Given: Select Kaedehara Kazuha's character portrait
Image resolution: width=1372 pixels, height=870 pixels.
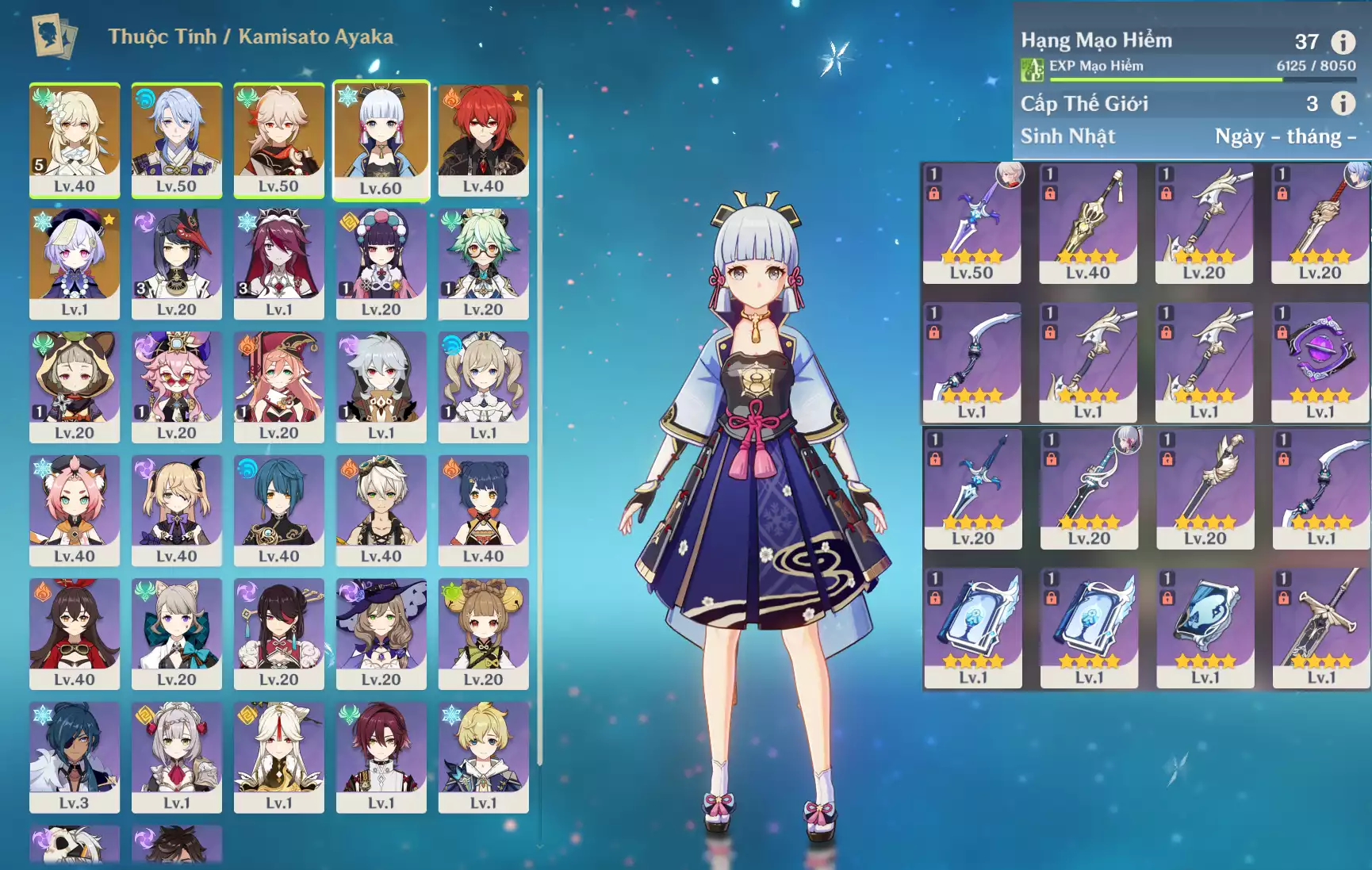Looking at the screenshot, I should coord(278,140).
